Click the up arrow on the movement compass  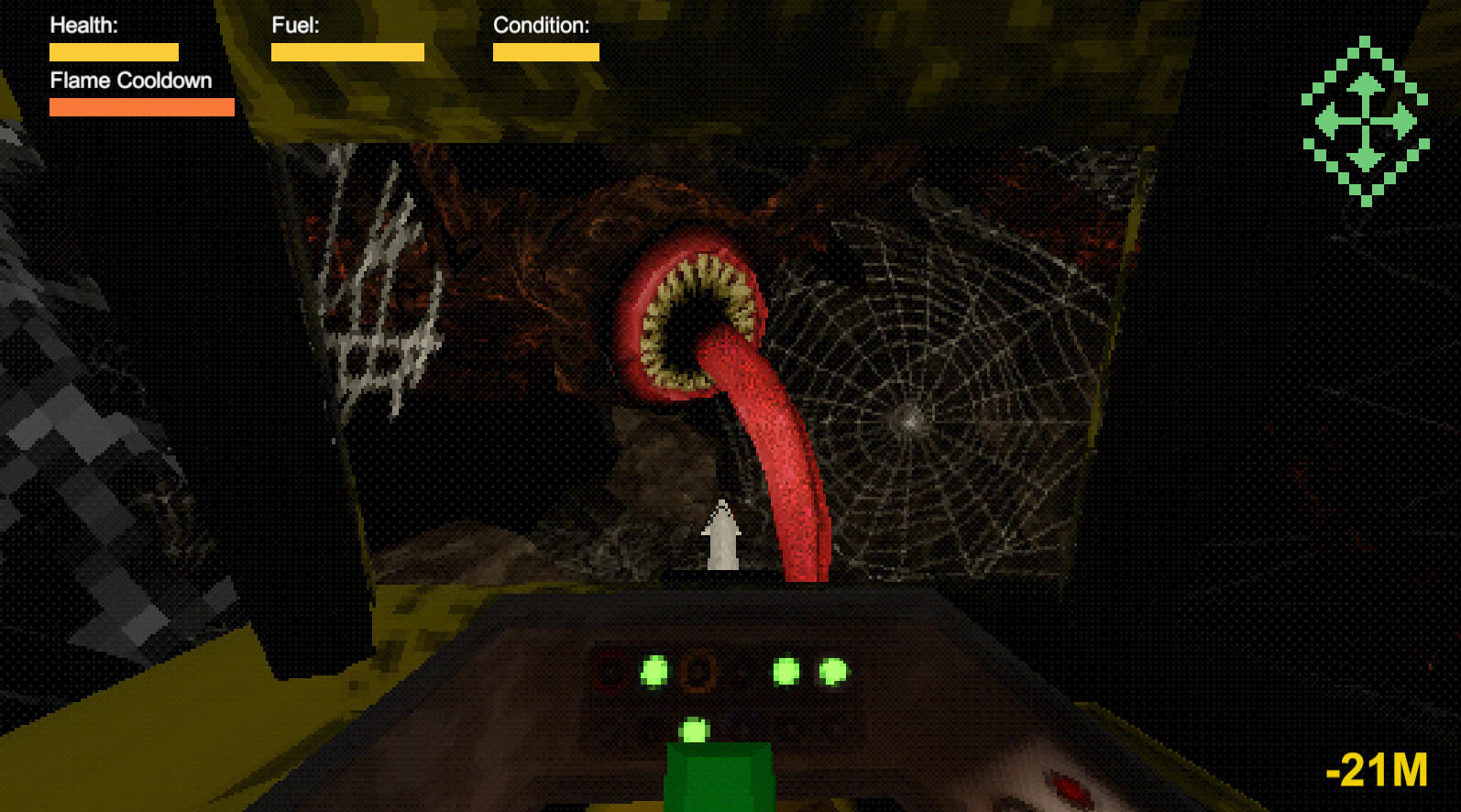click(1366, 84)
